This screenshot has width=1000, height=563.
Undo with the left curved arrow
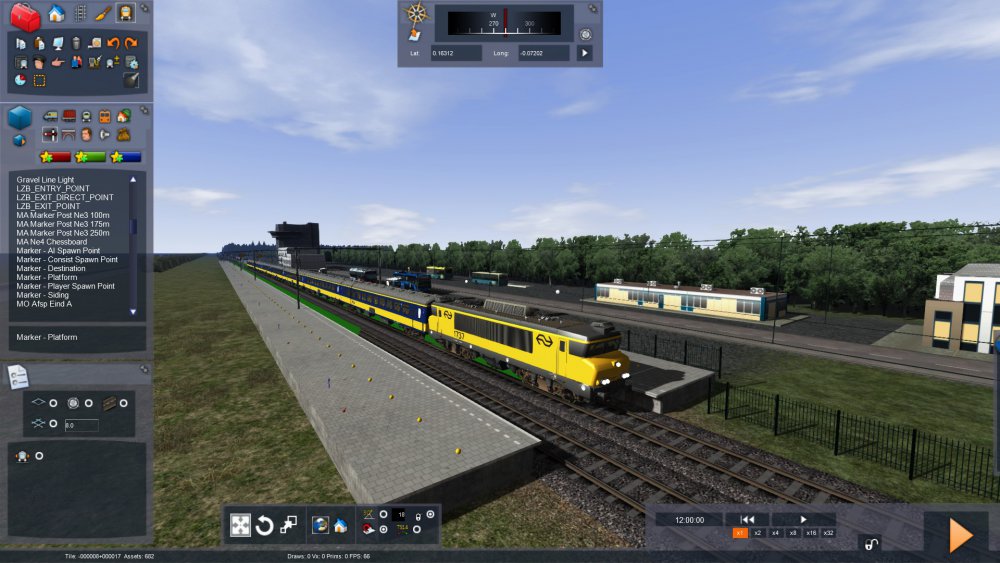113,43
